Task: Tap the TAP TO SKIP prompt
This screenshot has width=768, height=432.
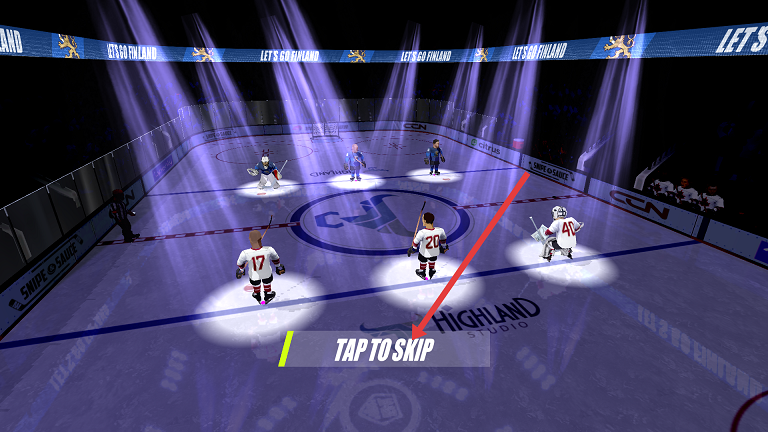Action: pyautogui.click(x=385, y=350)
